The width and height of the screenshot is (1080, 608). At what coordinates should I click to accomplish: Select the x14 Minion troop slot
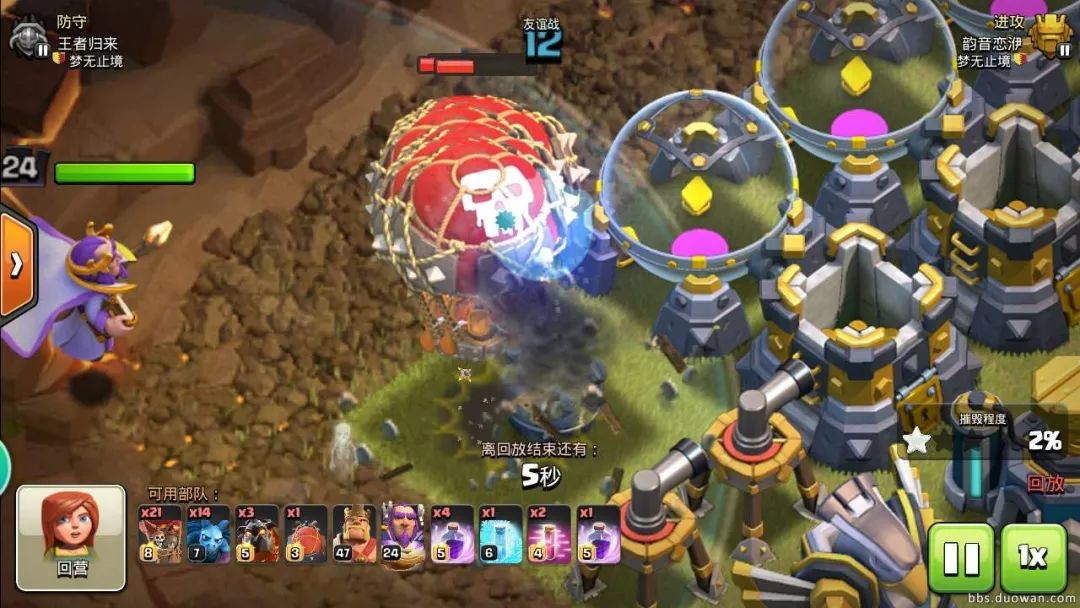tap(209, 535)
